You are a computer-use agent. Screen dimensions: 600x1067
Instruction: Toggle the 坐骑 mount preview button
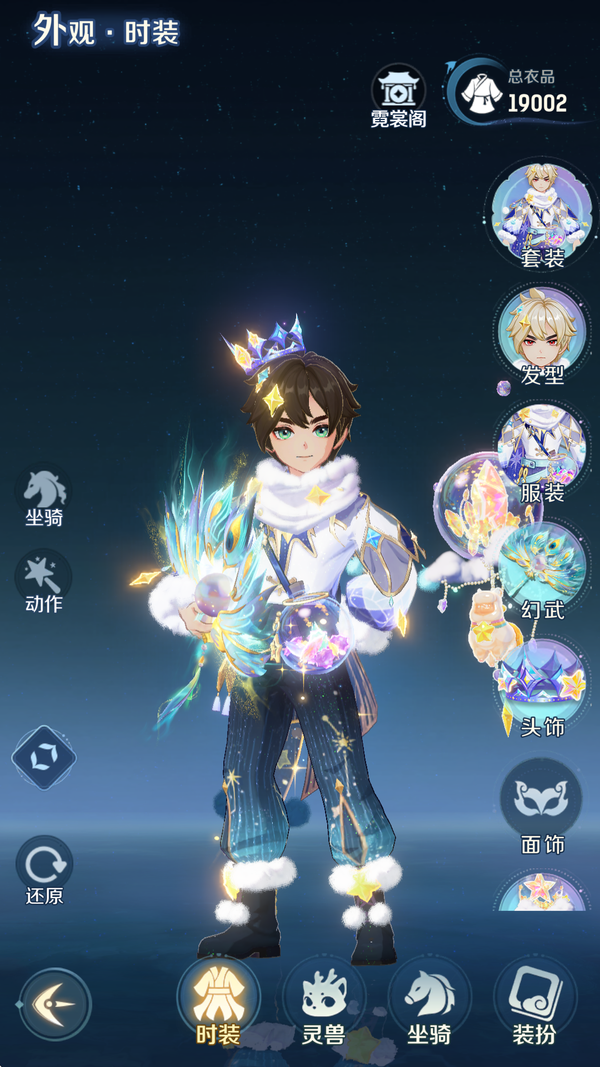point(44,495)
